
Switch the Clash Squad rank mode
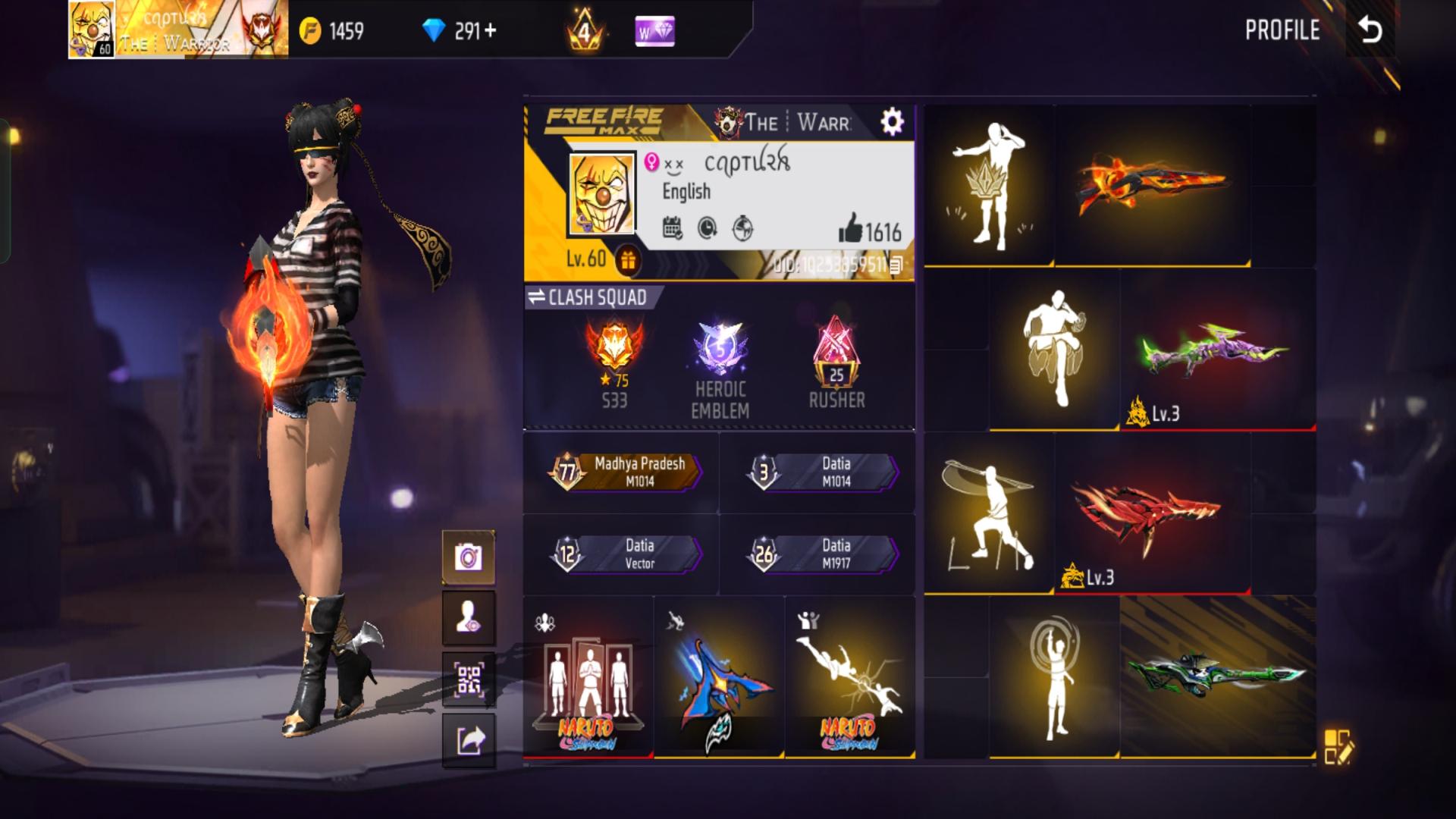coord(588,297)
